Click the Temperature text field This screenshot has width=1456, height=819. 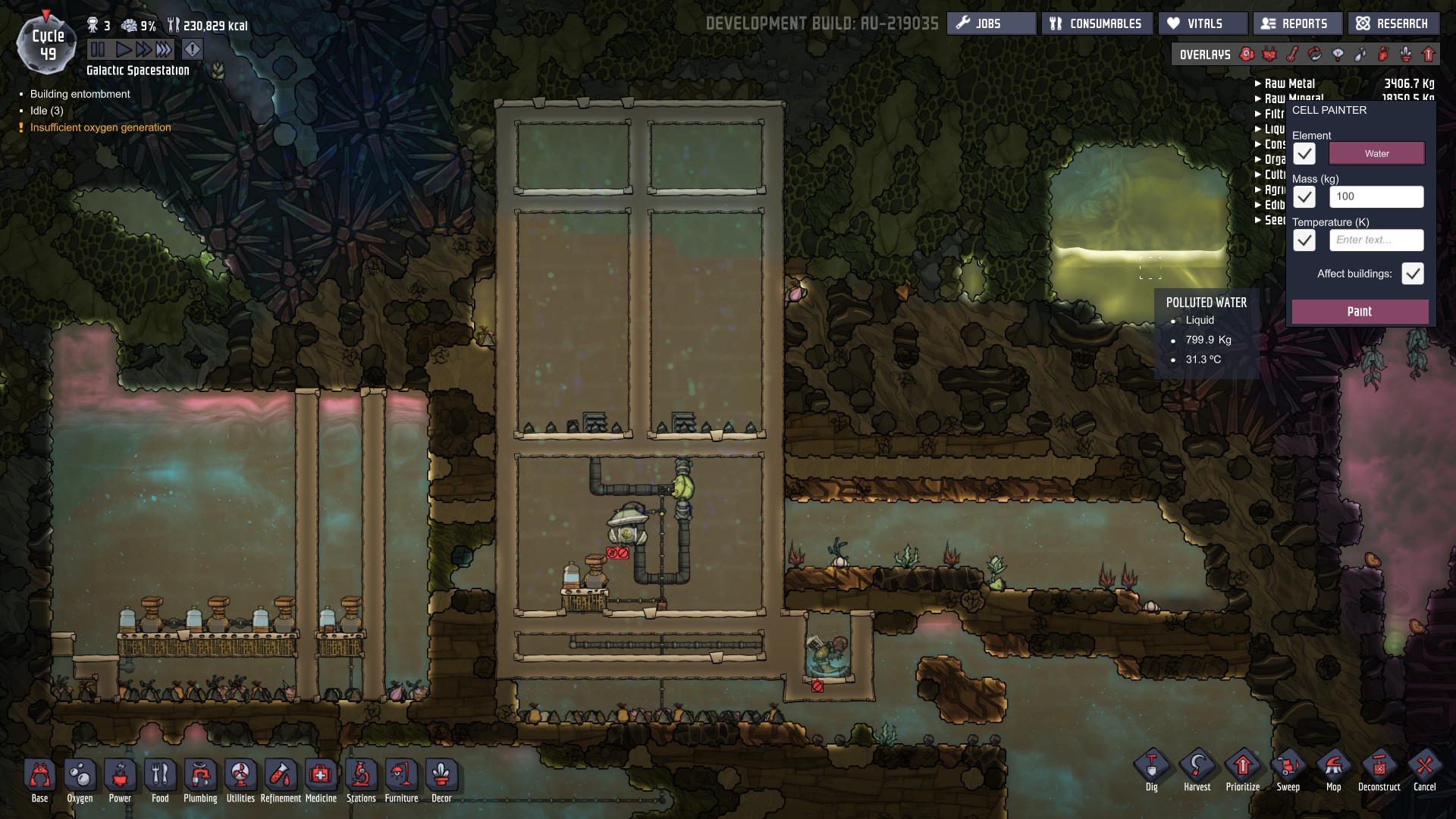pyautogui.click(x=1376, y=240)
